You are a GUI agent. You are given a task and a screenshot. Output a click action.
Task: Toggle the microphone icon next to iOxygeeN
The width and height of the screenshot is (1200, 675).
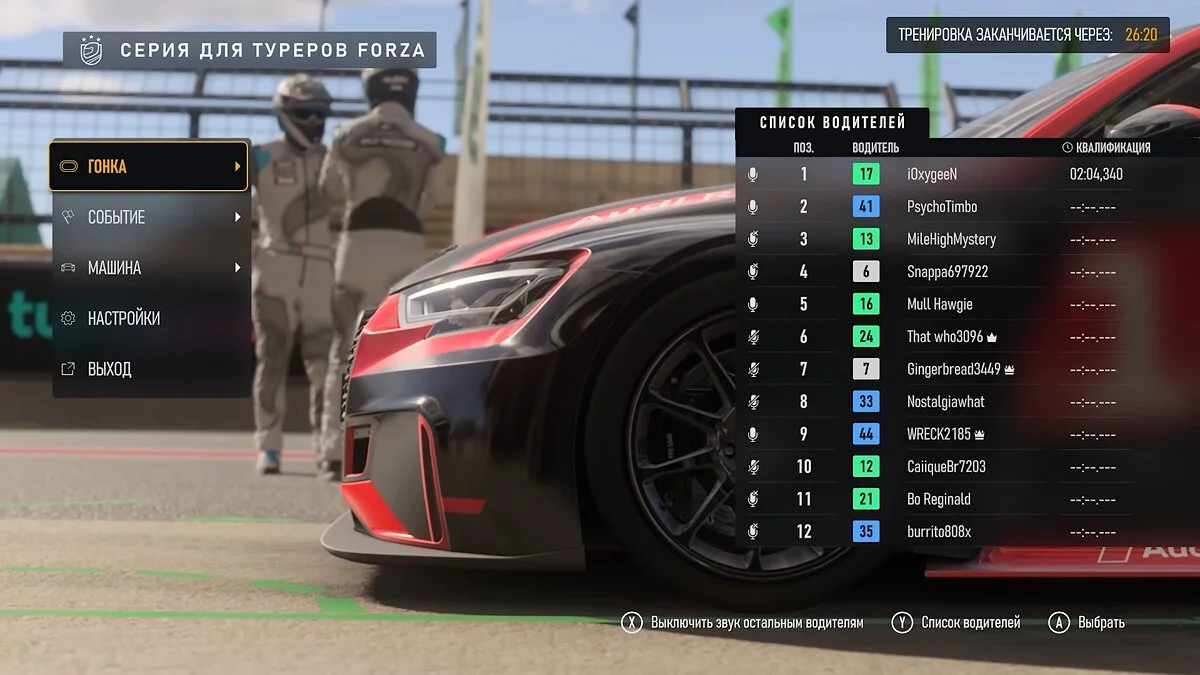coord(753,174)
